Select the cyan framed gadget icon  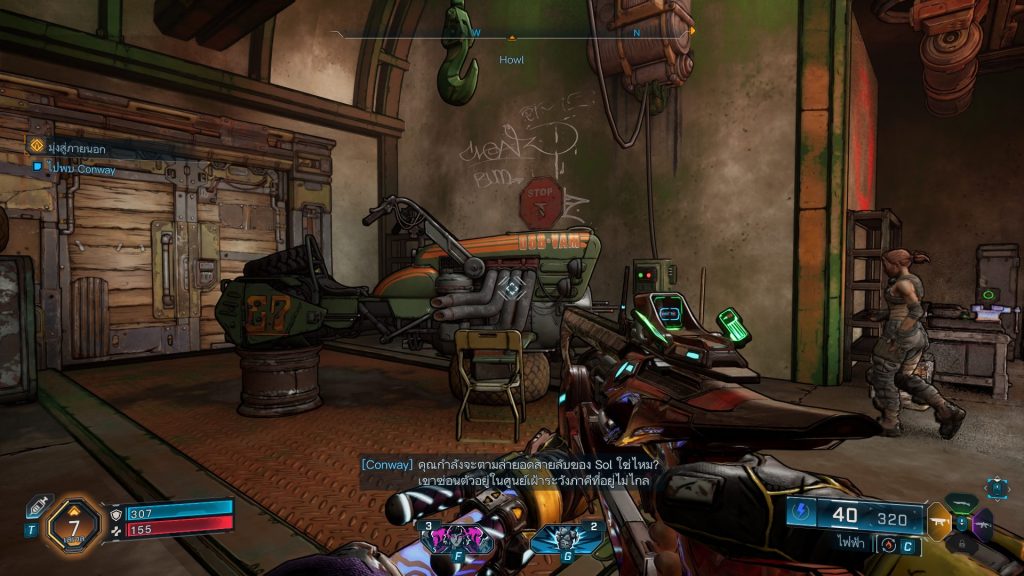[996, 487]
